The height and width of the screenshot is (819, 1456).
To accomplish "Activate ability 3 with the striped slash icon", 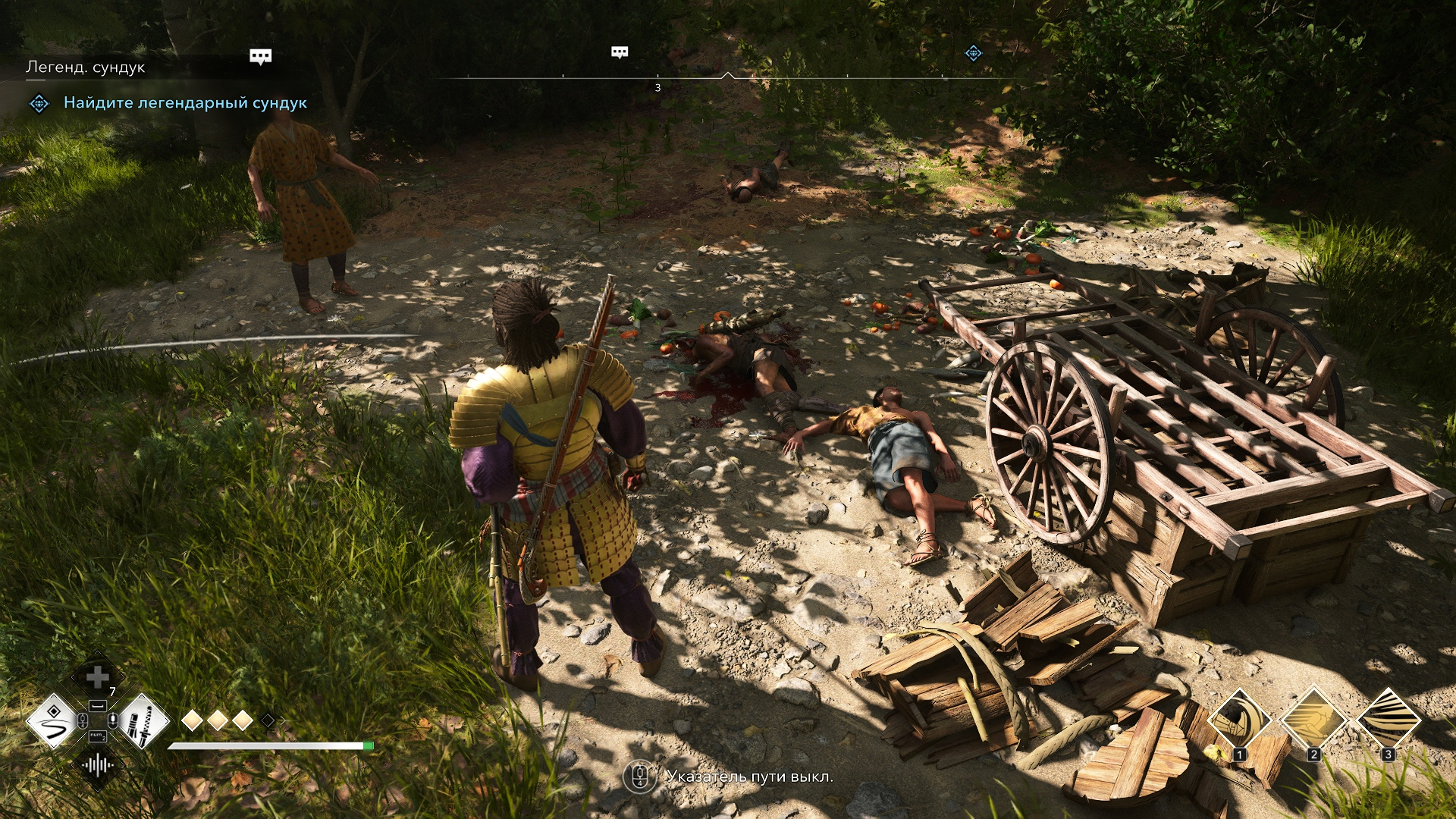I will coord(1388,719).
